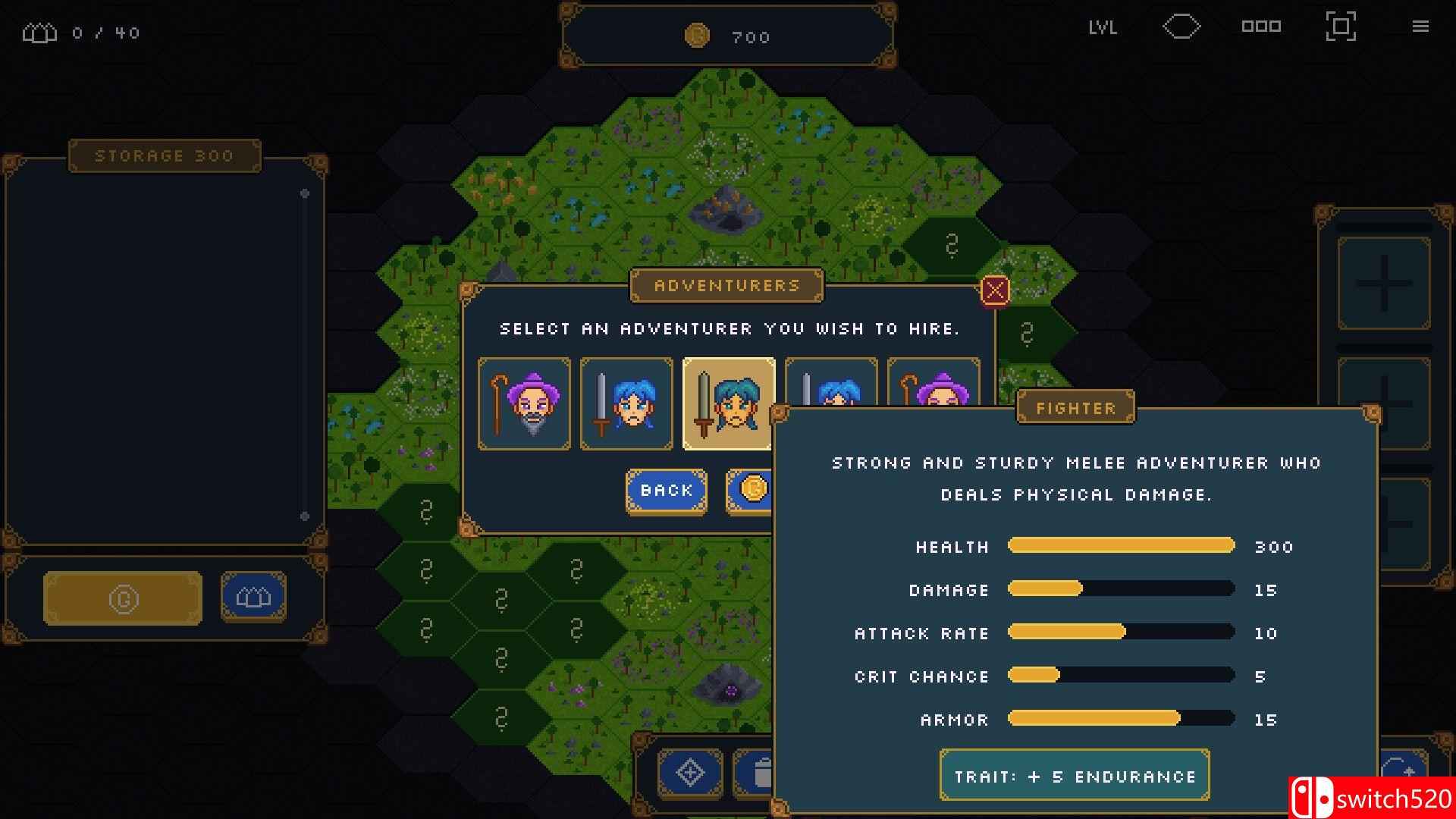
Task: Click the blue houses button under storage
Action: point(253,598)
